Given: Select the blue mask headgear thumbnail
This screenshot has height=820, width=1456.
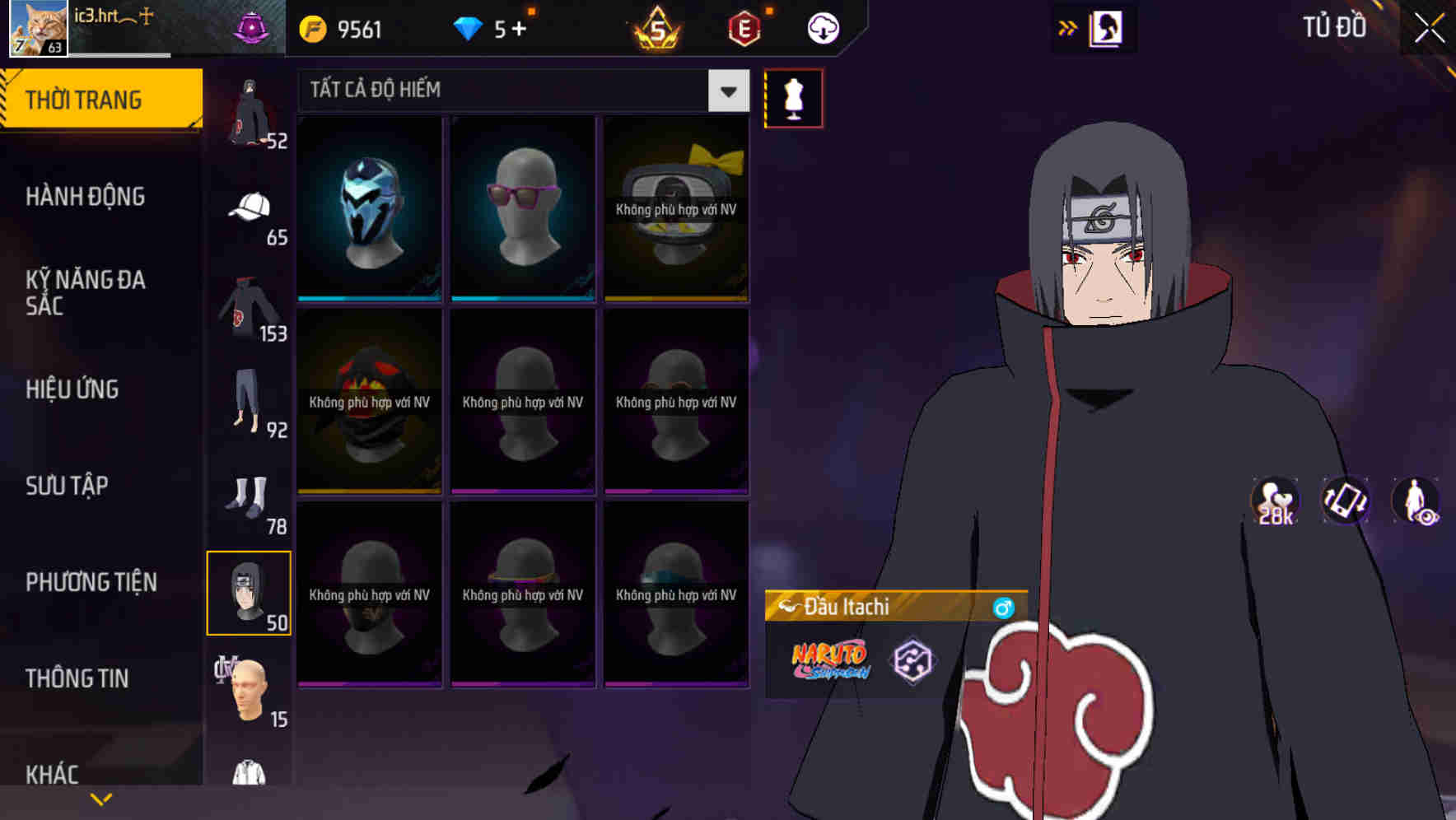Looking at the screenshot, I should pyautogui.click(x=368, y=206).
